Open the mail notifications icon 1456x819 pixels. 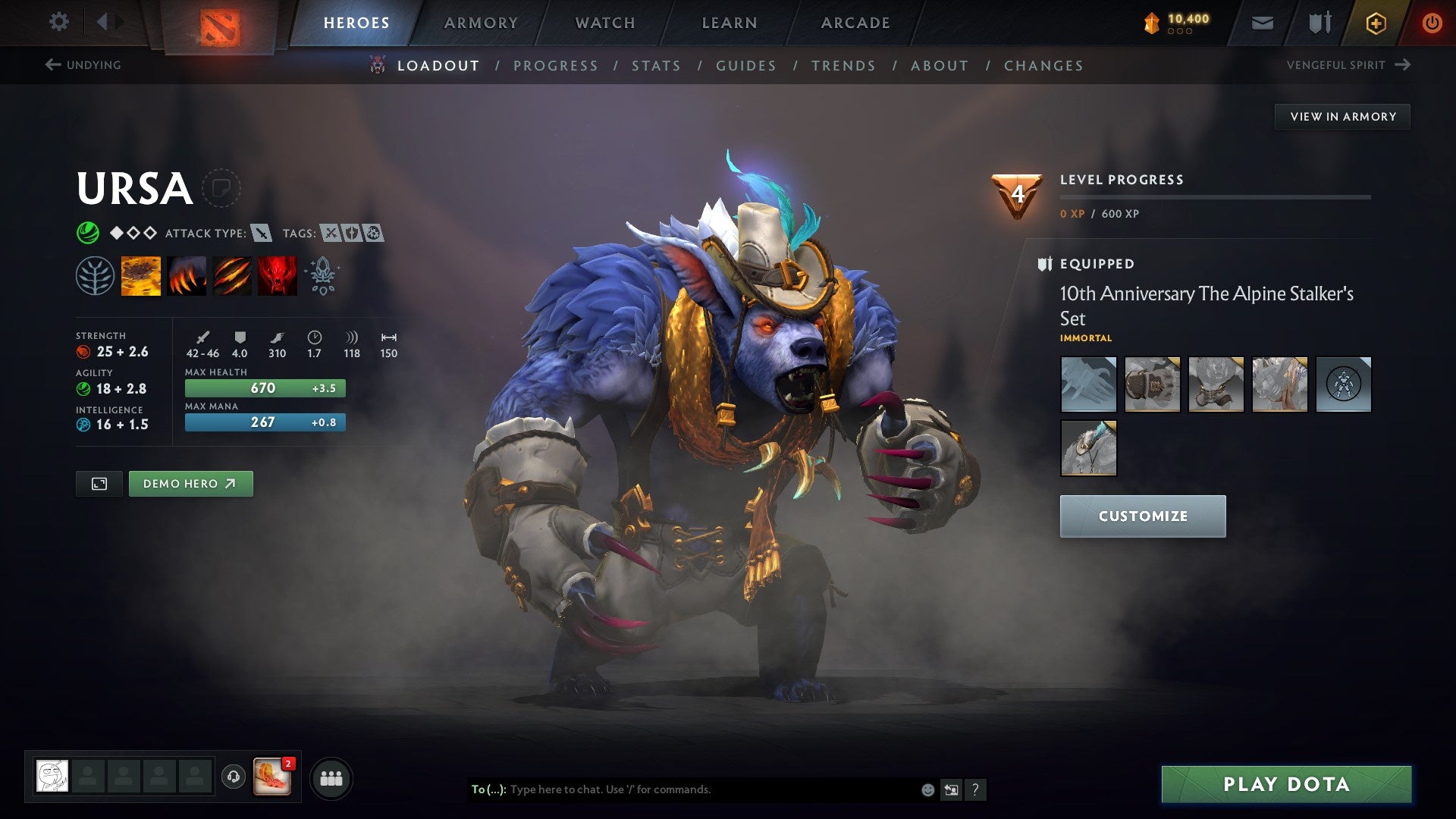[x=1263, y=22]
